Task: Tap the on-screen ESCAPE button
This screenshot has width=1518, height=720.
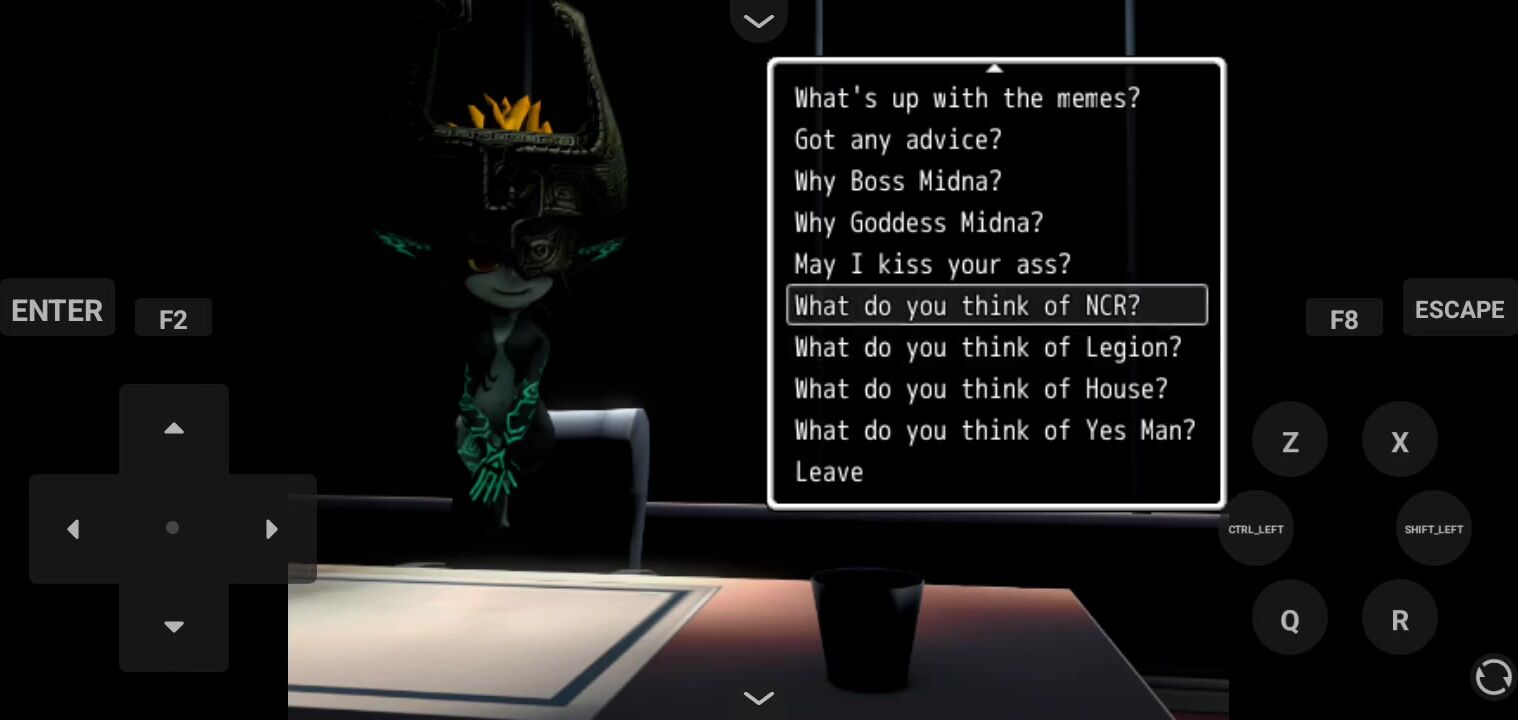Action: tap(1459, 309)
